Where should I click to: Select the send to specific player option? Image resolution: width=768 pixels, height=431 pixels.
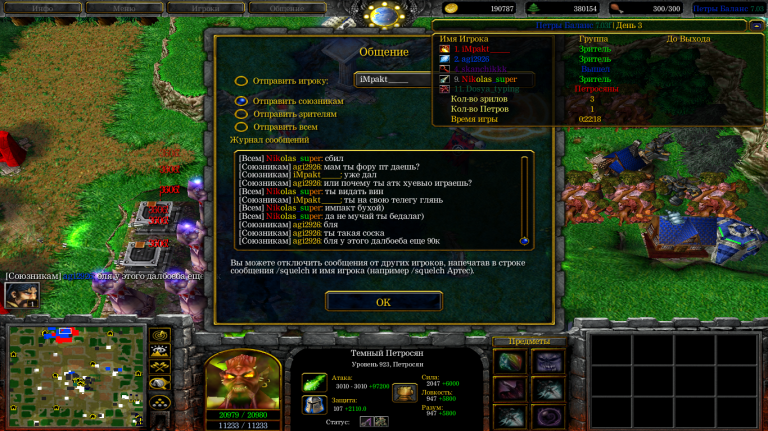pos(241,81)
